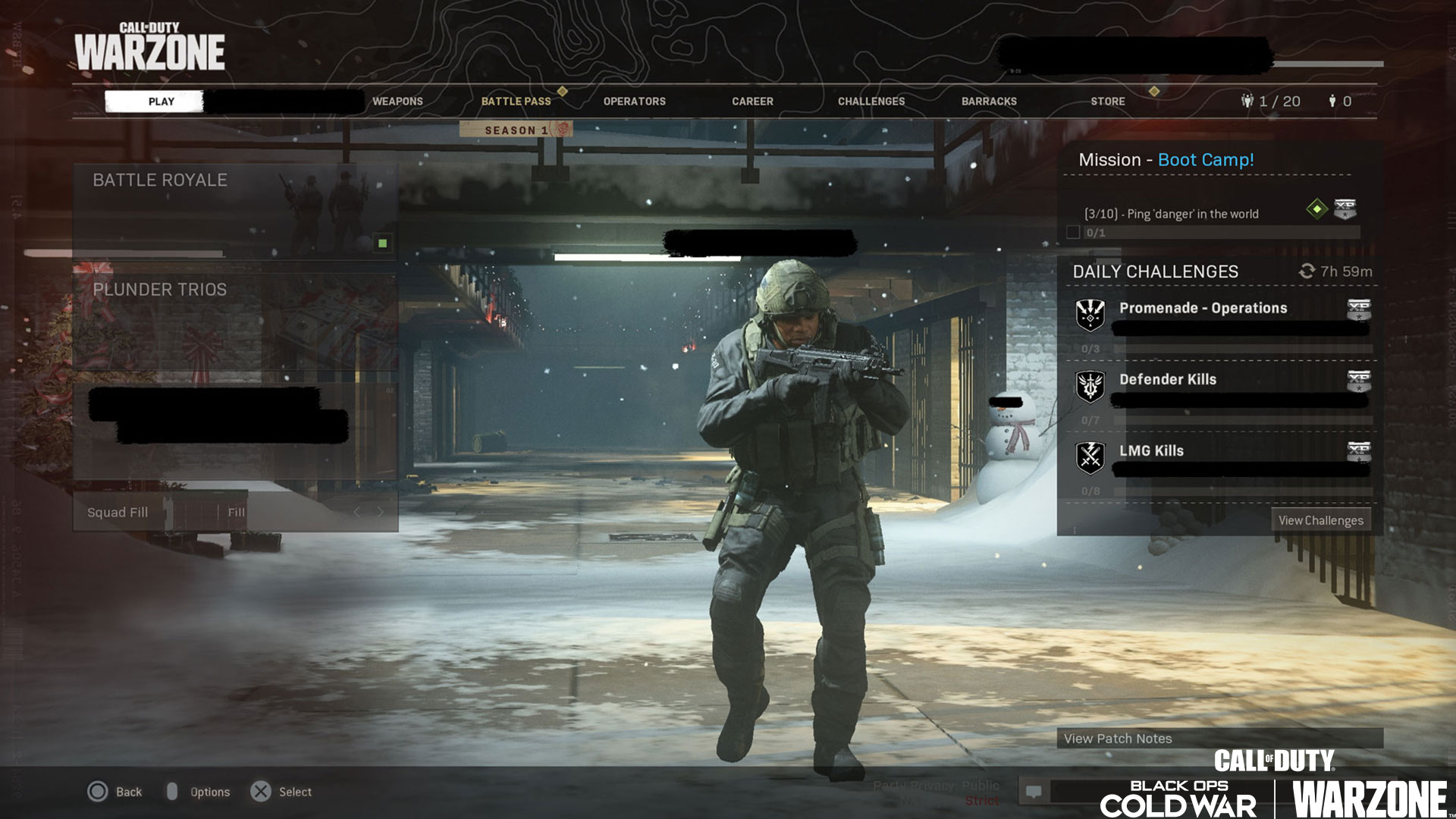Click the left chevron on Squad Fill selector
1456x819 pixels.
coord(357,511)
